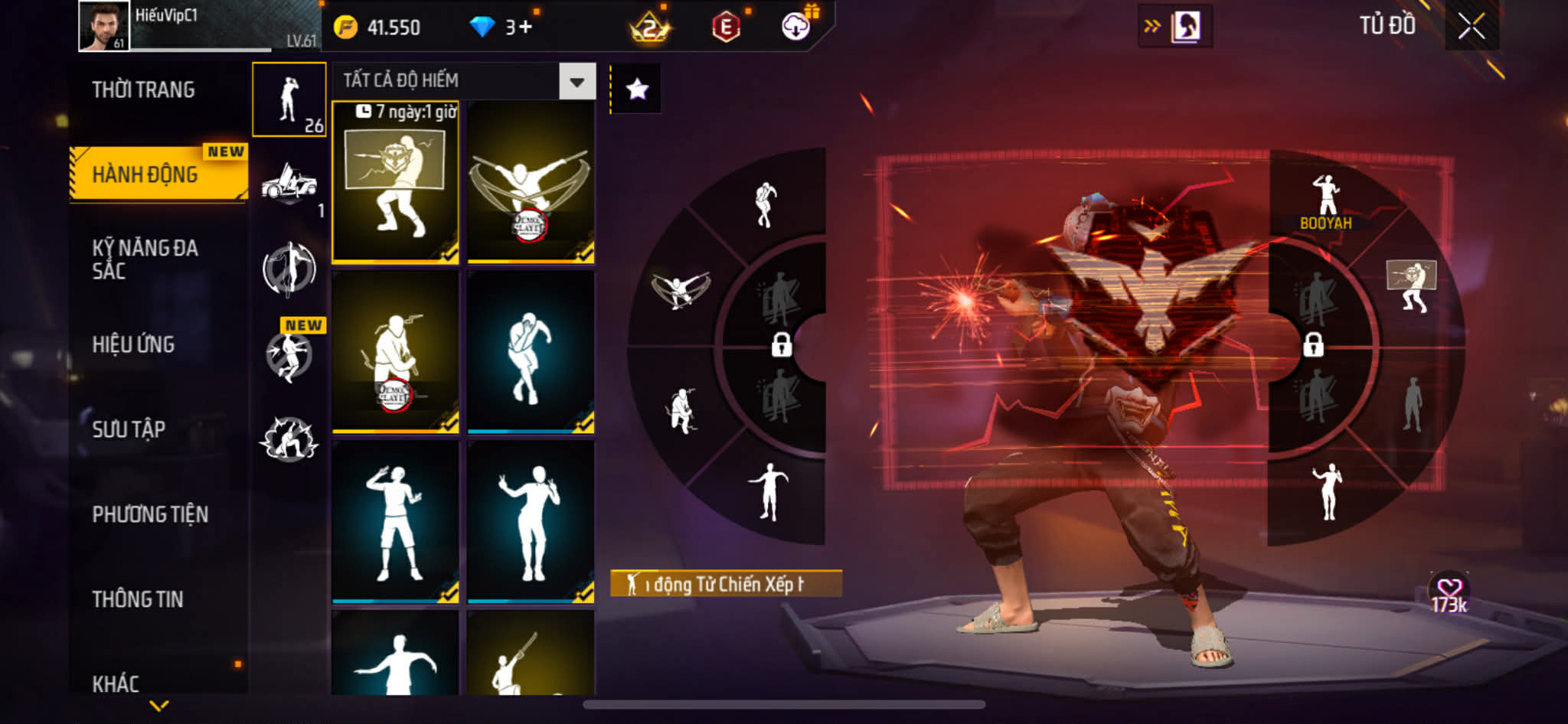Open the THỜI TRANG category
The width and height of the screenshot is (1568, 724).
point(144,90)
